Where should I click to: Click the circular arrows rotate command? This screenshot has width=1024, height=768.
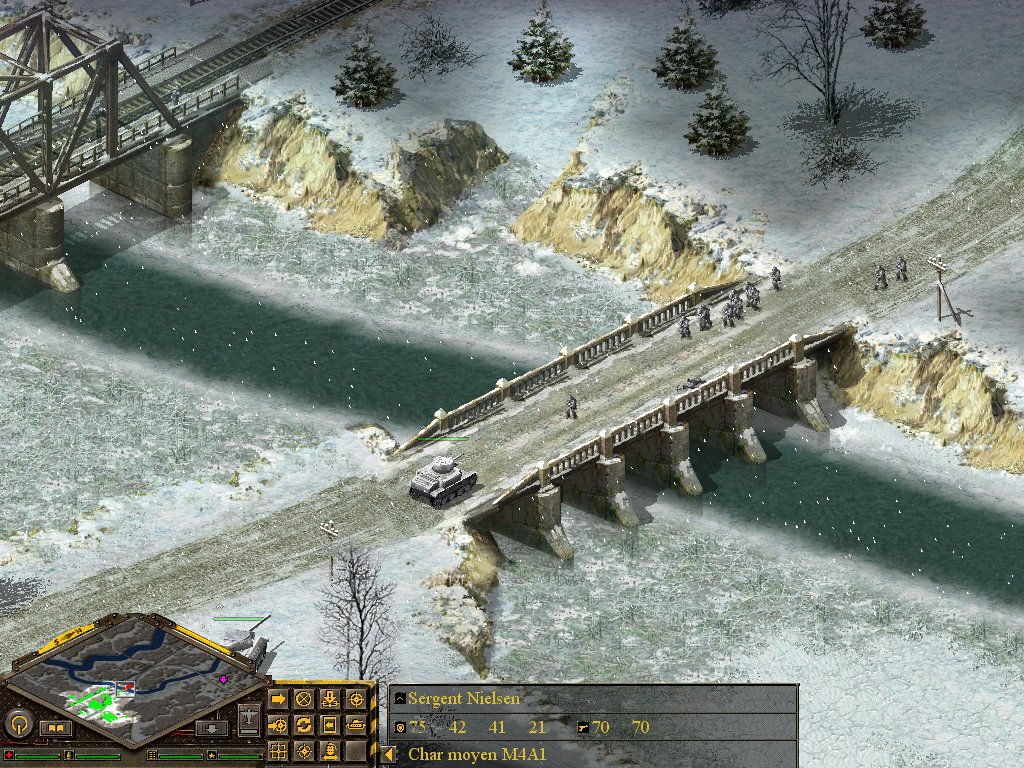click(x=304, y=724)
